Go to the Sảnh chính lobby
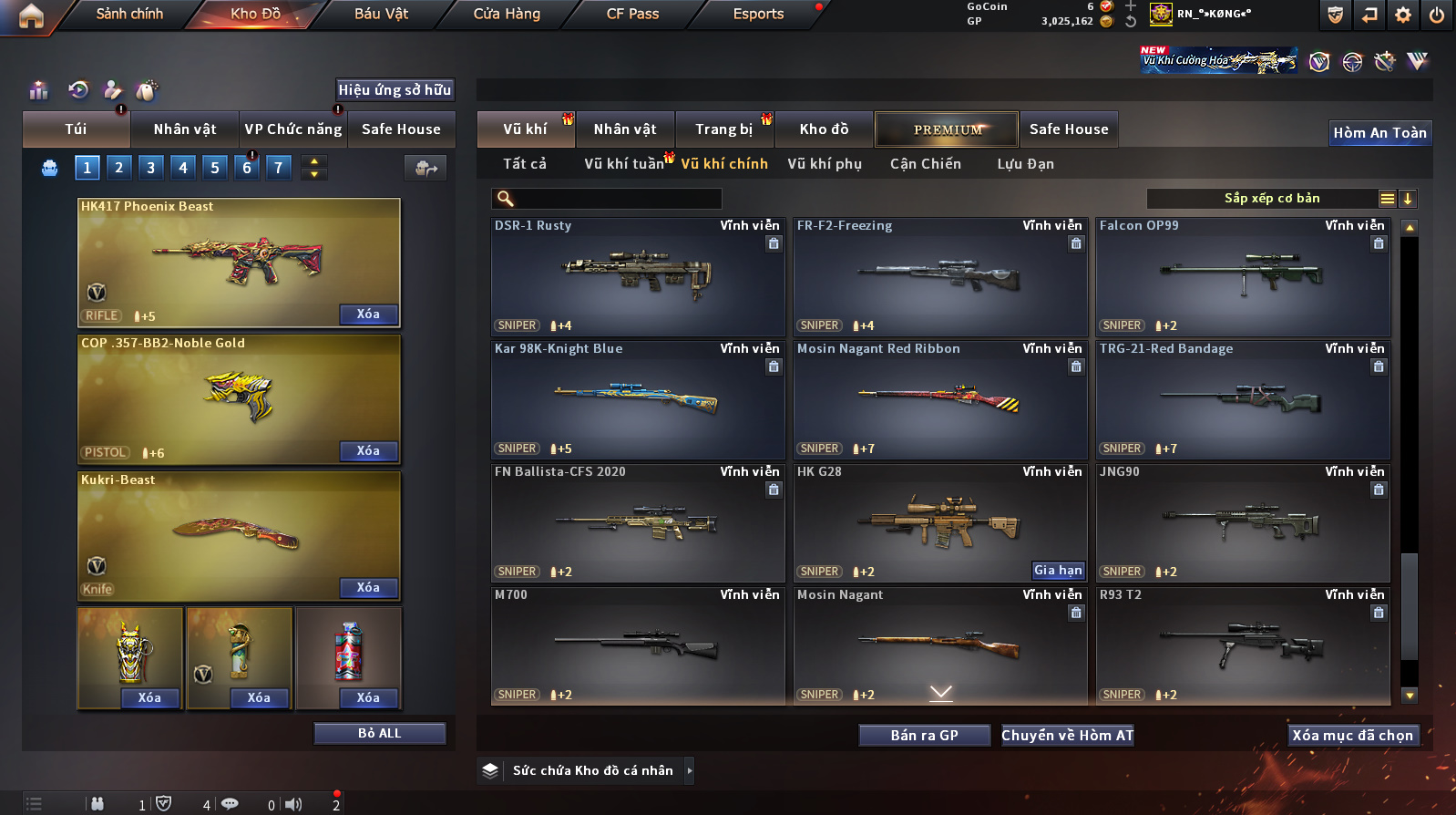This screenshot has height=815, width=1456. tap(129, 14)
